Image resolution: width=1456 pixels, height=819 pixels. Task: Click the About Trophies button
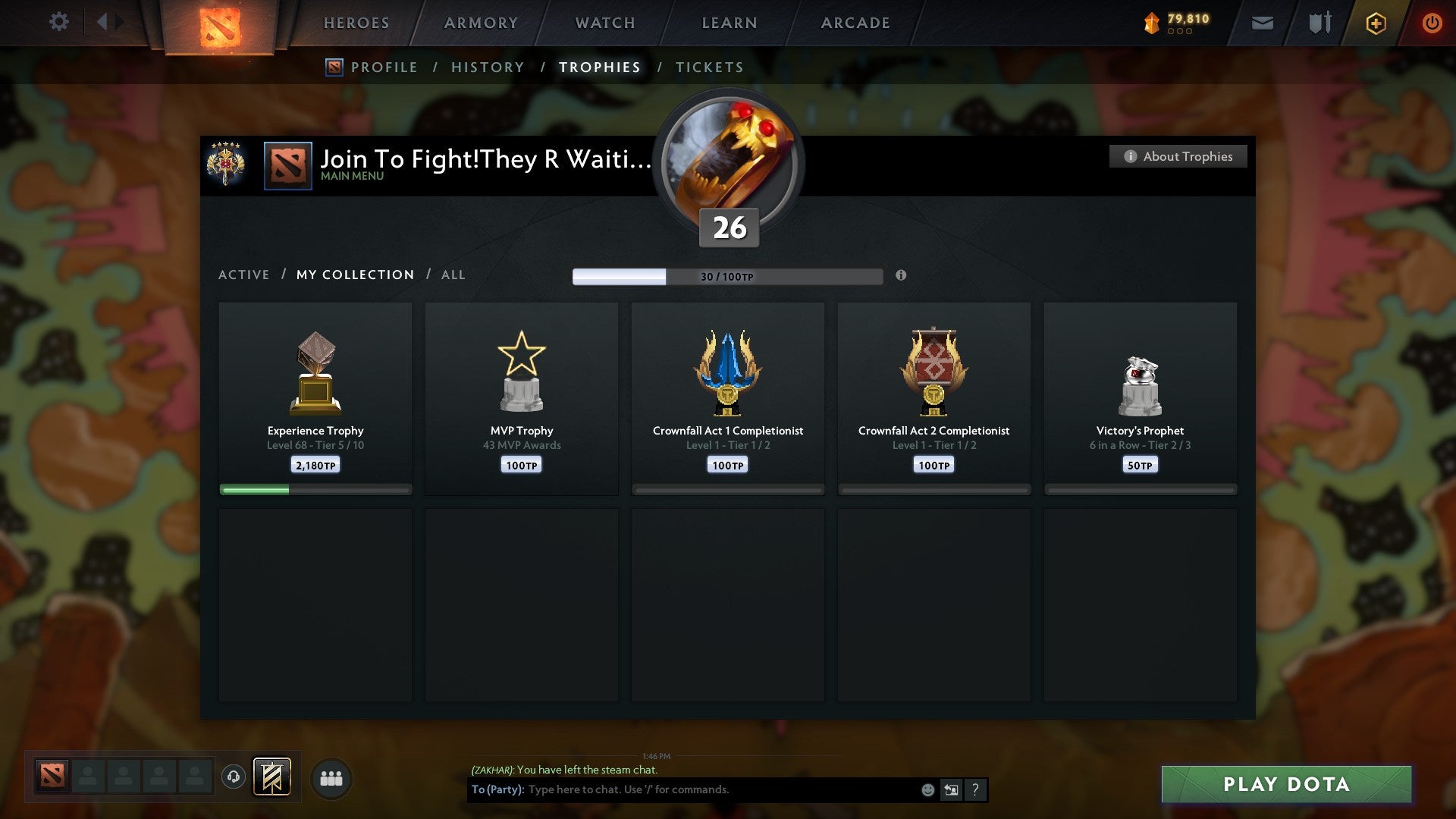[x=1178, y=156]
